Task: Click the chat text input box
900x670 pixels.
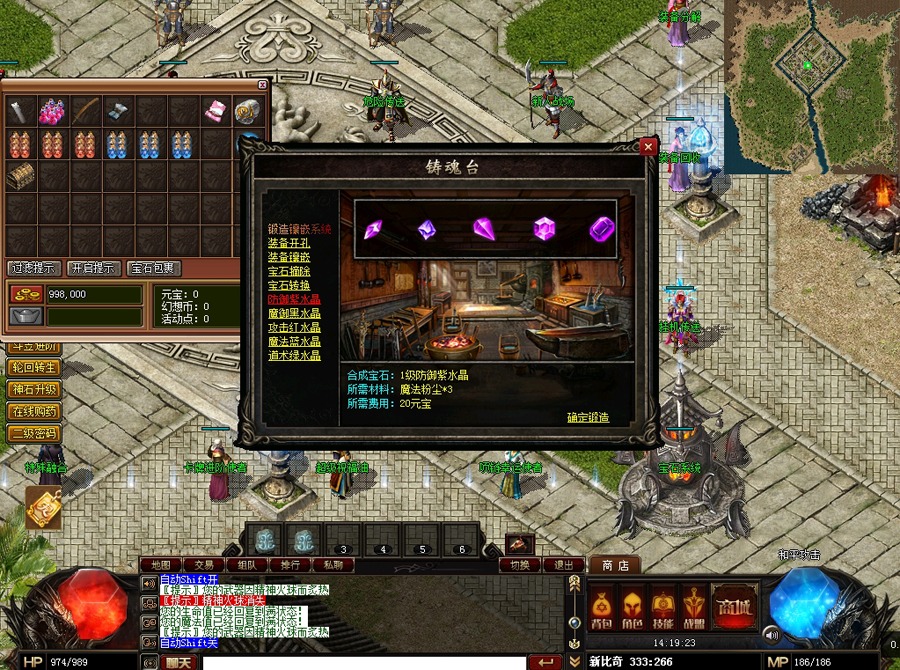Action: (360, 662)
